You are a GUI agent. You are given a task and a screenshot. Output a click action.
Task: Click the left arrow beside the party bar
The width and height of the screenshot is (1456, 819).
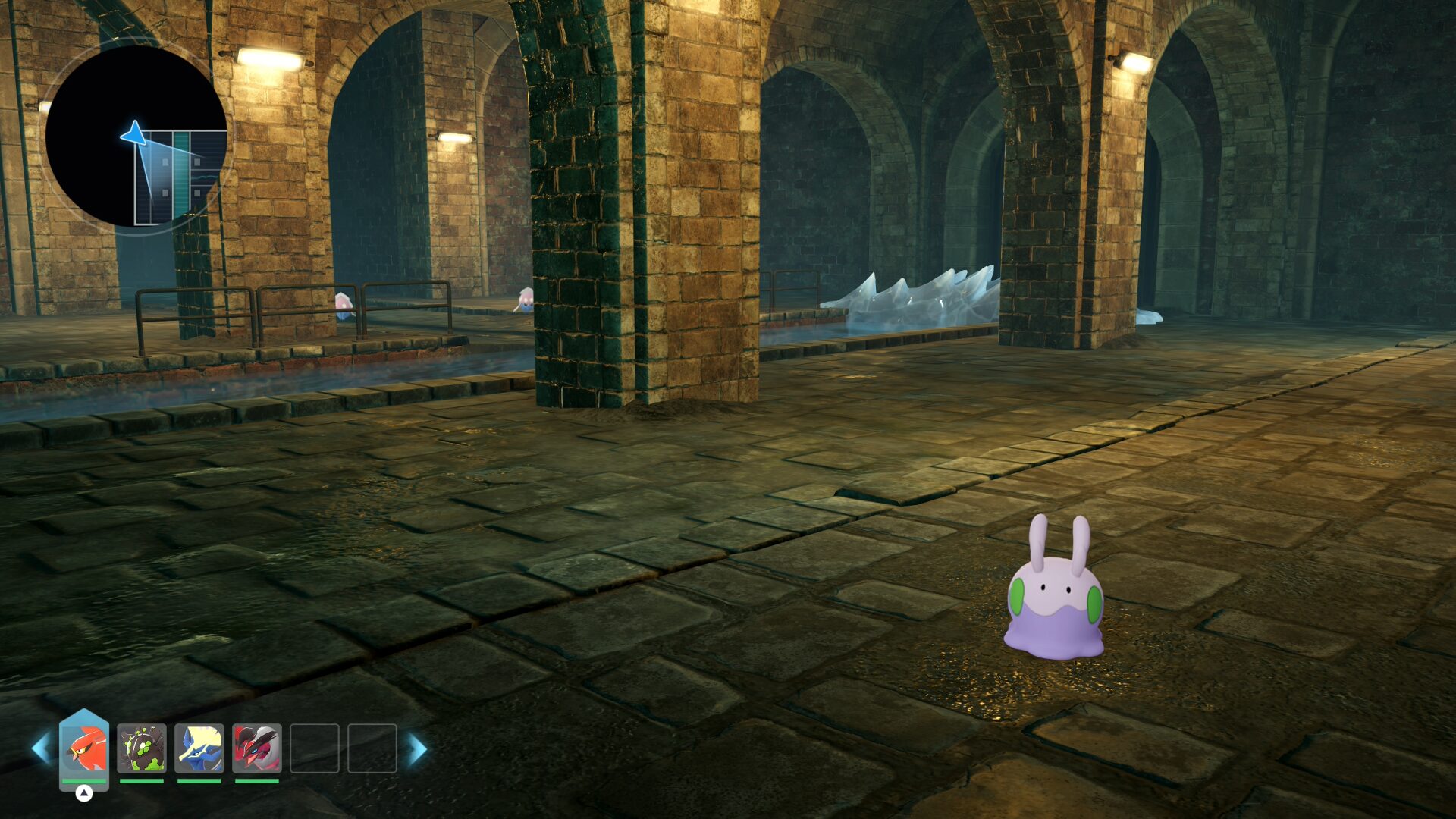click(40, 748)
